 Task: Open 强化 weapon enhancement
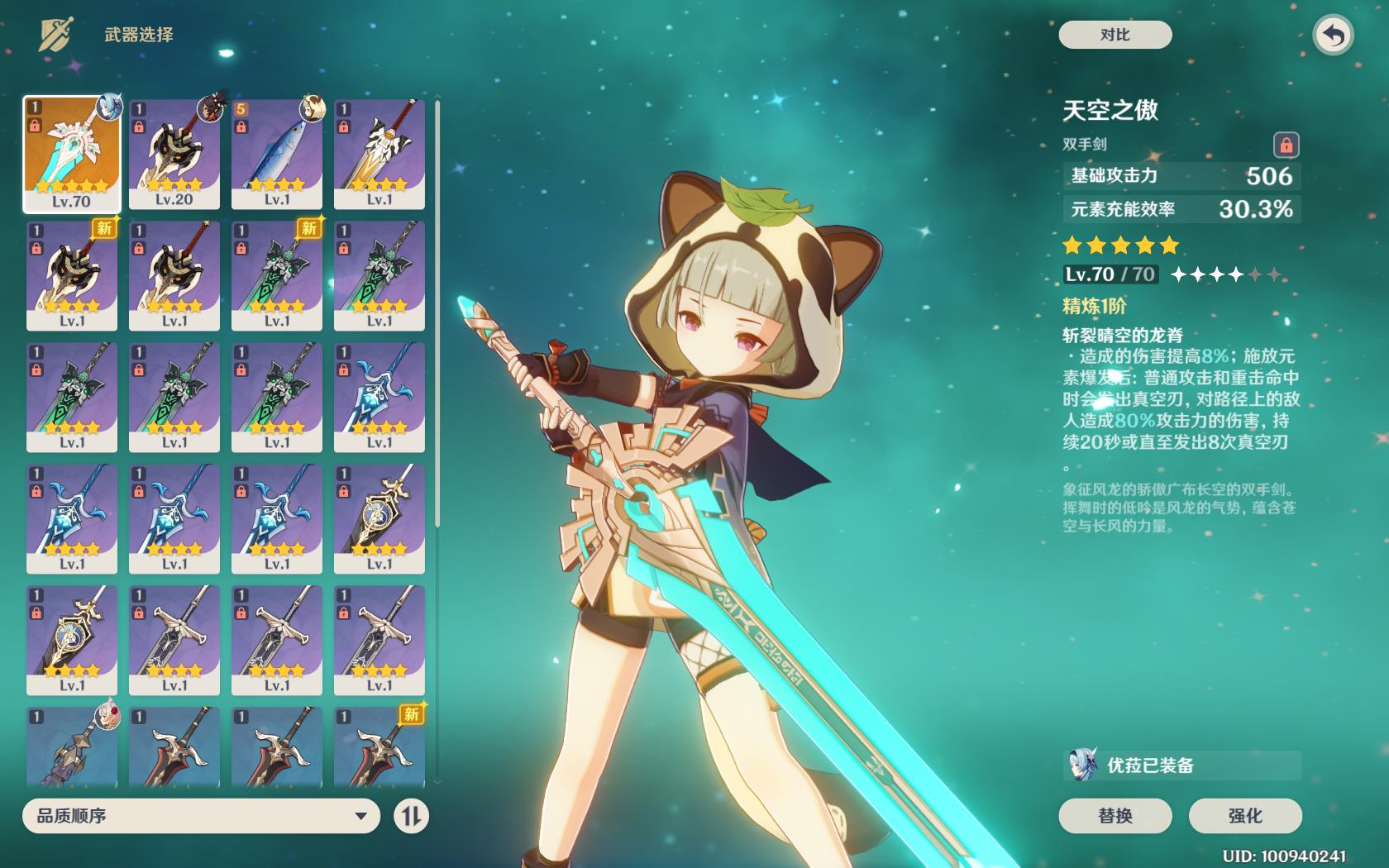[1244, 816]
